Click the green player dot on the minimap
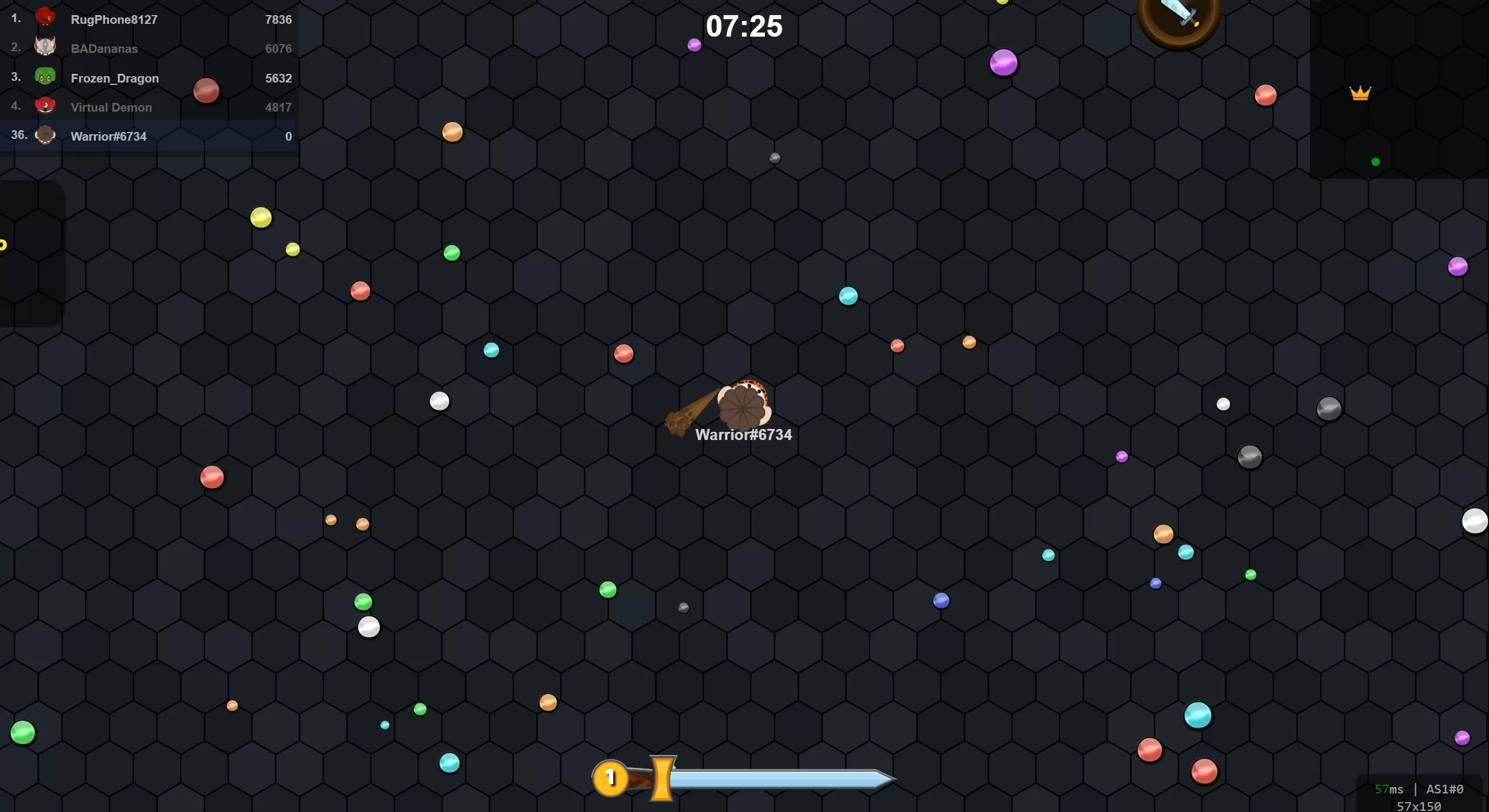Screen dimensions: 1489x812 [x=1374, y=161]
